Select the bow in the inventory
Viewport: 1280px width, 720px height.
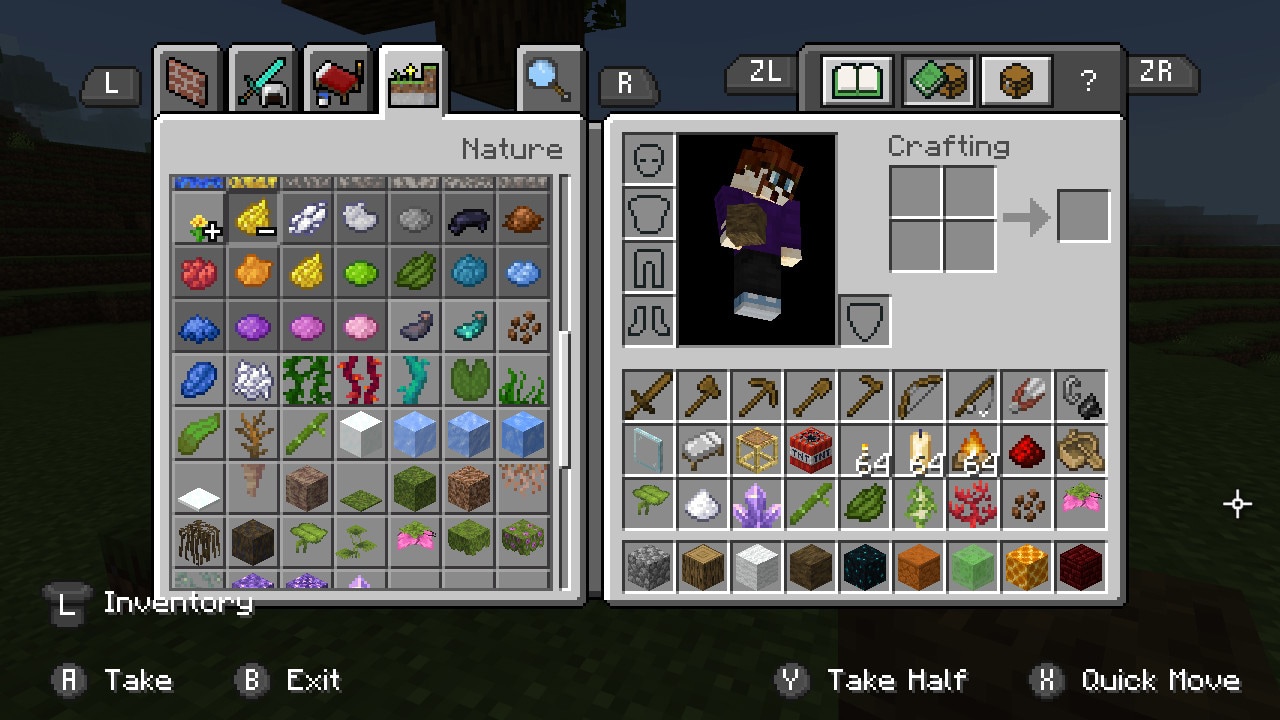pyautogui.click(x=919, y=396)
